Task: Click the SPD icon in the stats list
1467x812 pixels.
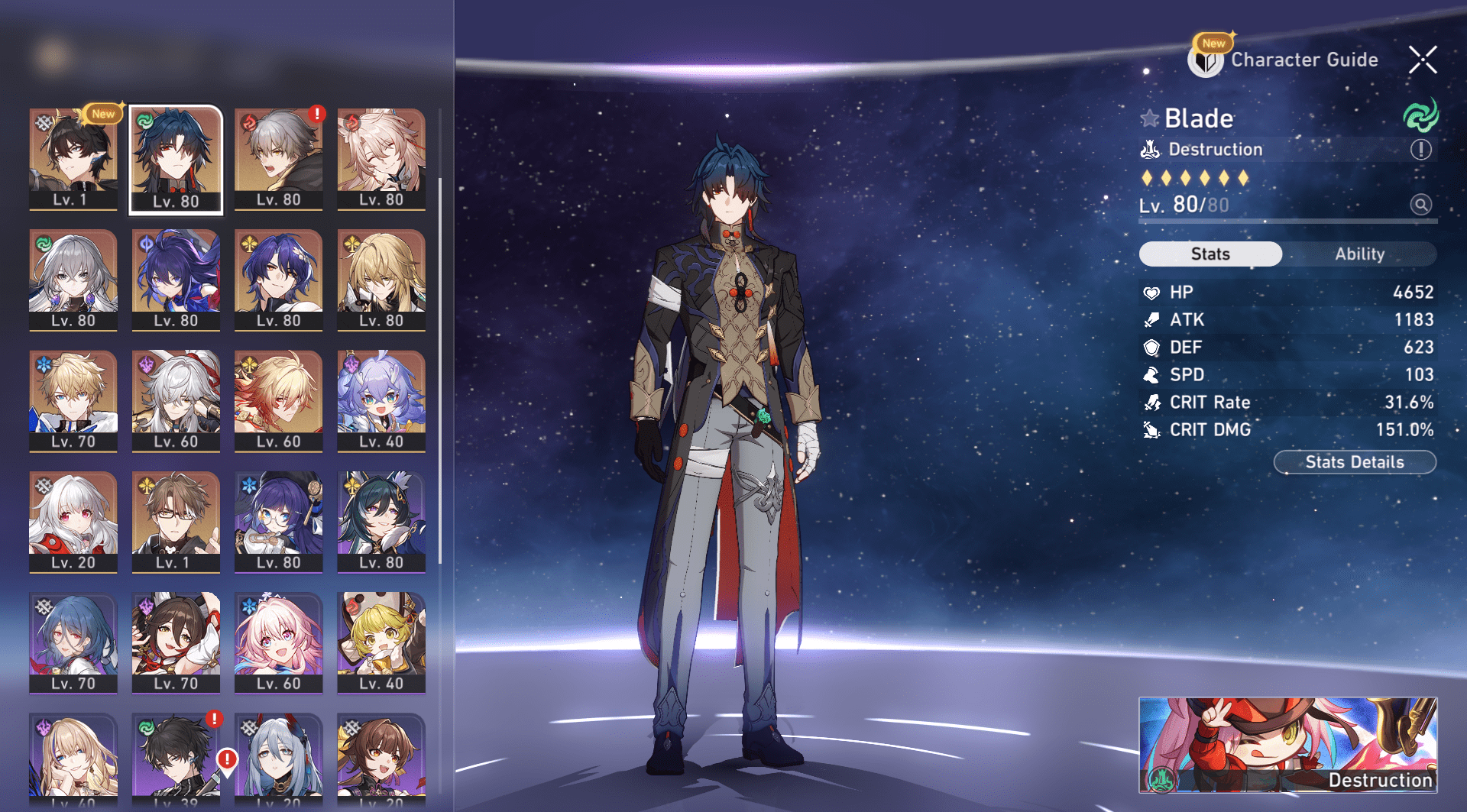Action: point(1153,374)
